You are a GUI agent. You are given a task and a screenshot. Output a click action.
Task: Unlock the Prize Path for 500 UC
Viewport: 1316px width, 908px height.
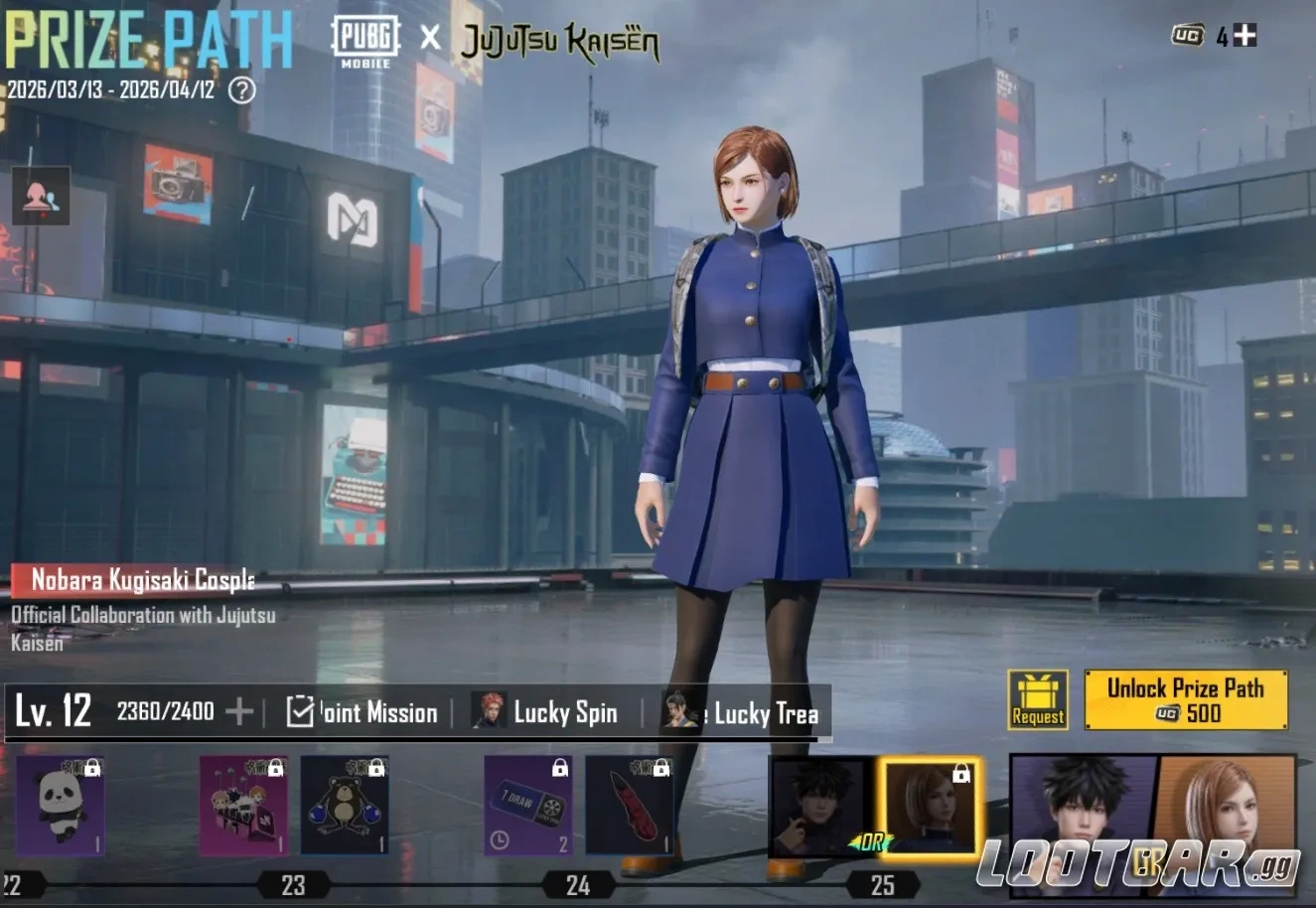pos(1185,699)
